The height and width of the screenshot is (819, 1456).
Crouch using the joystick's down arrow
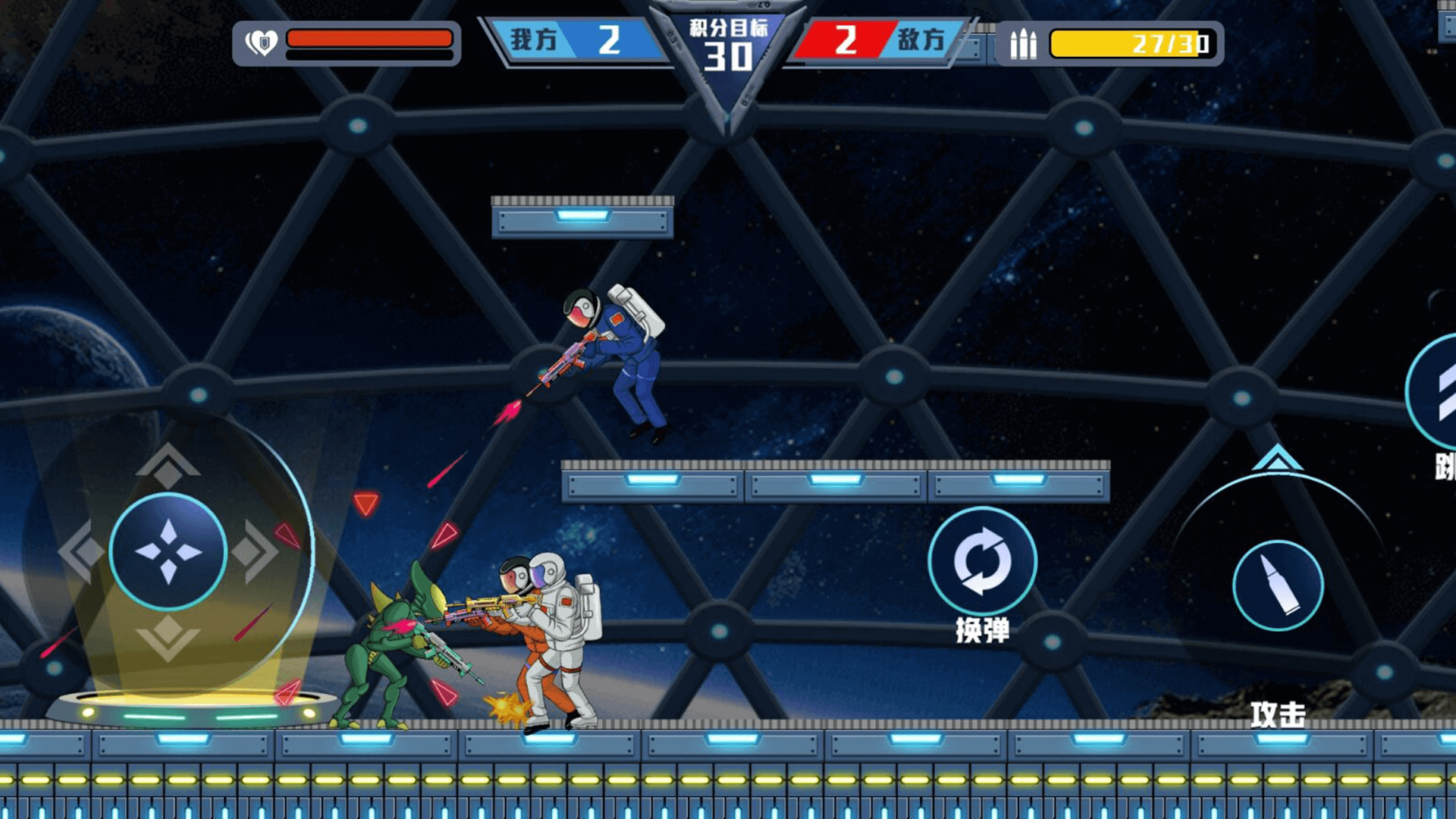168,637
